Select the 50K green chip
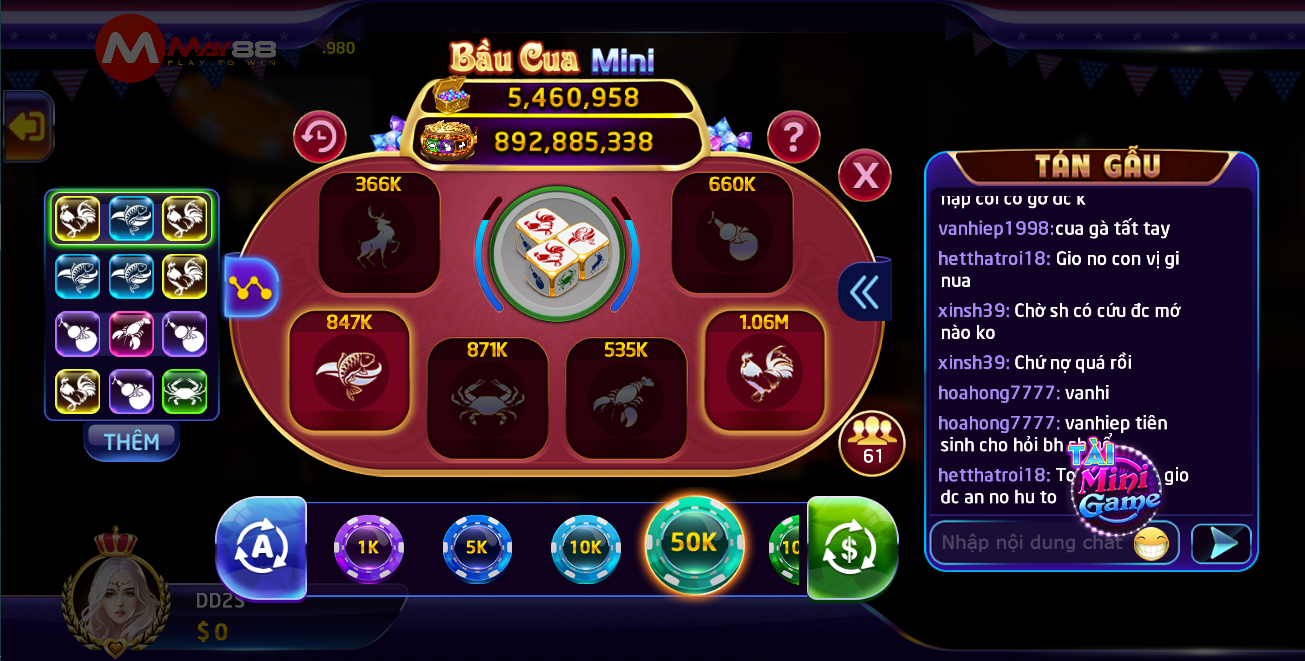The height and width of the screenshot is (661, 1305). tap(694, 543)
